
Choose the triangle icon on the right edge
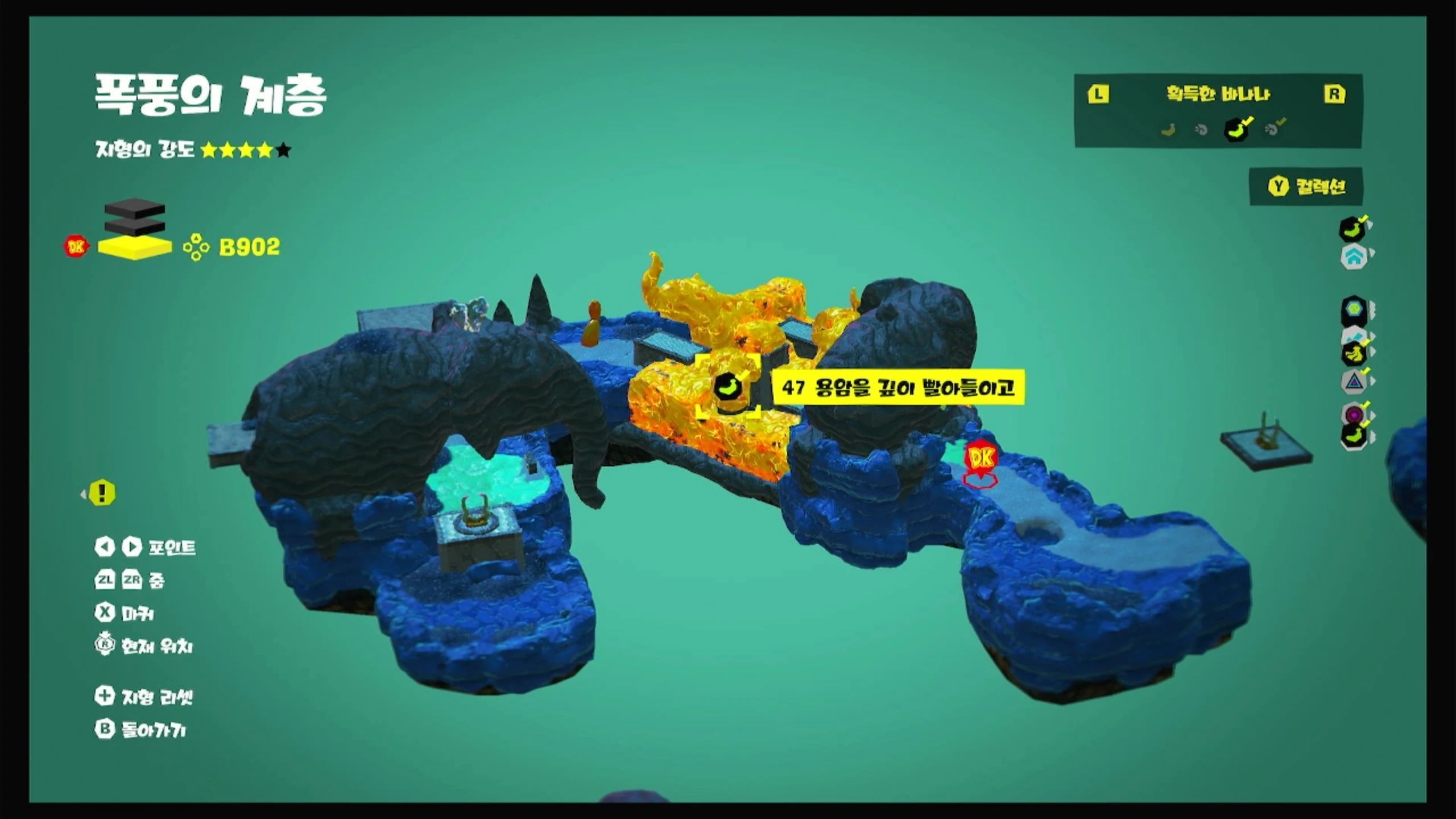click(1354, 382)
